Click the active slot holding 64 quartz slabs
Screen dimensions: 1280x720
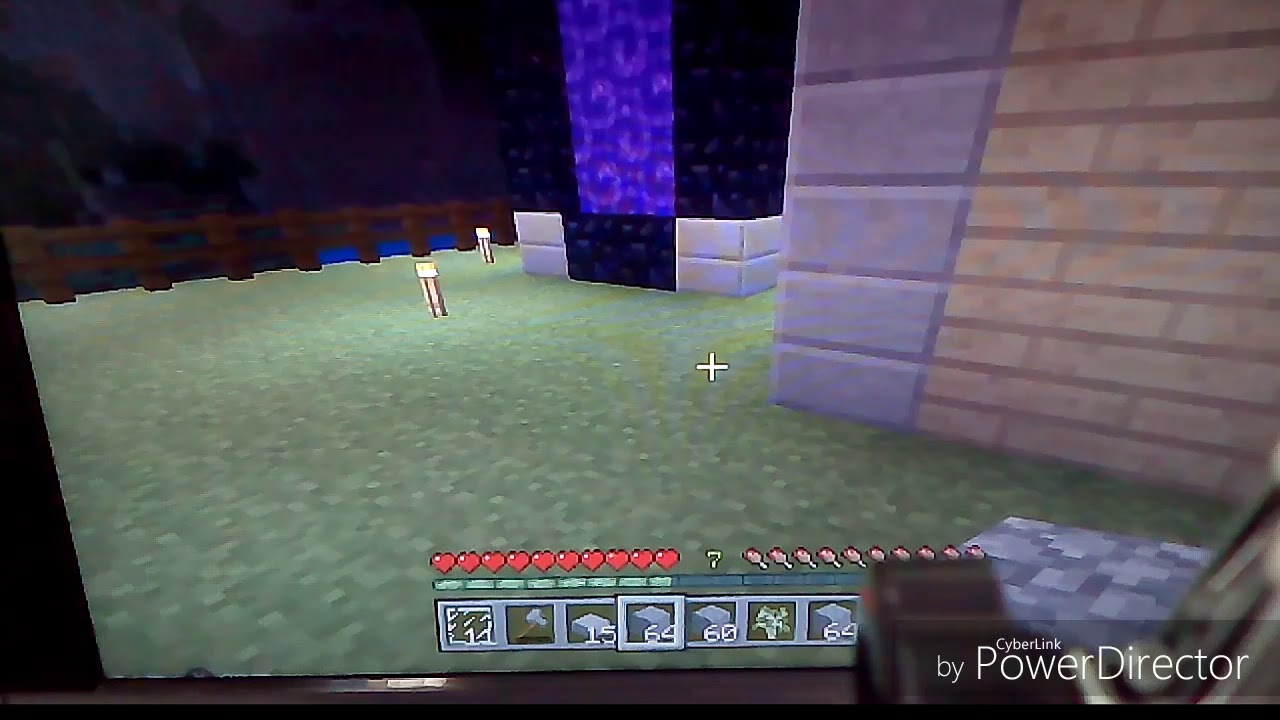[652, 622]
